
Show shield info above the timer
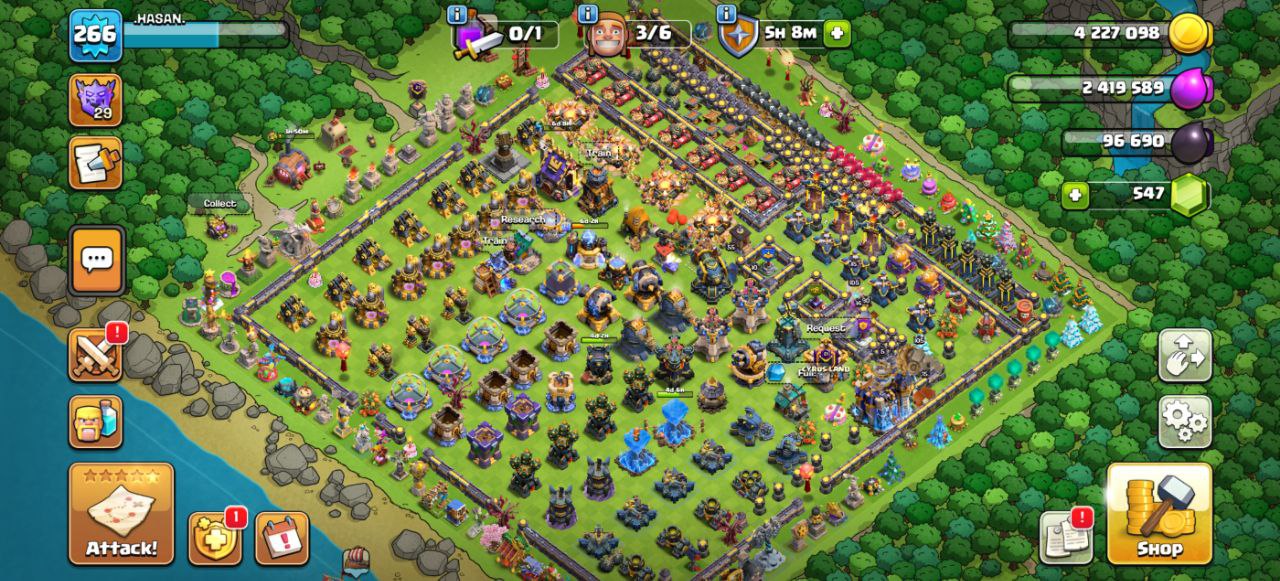(727, 14)
